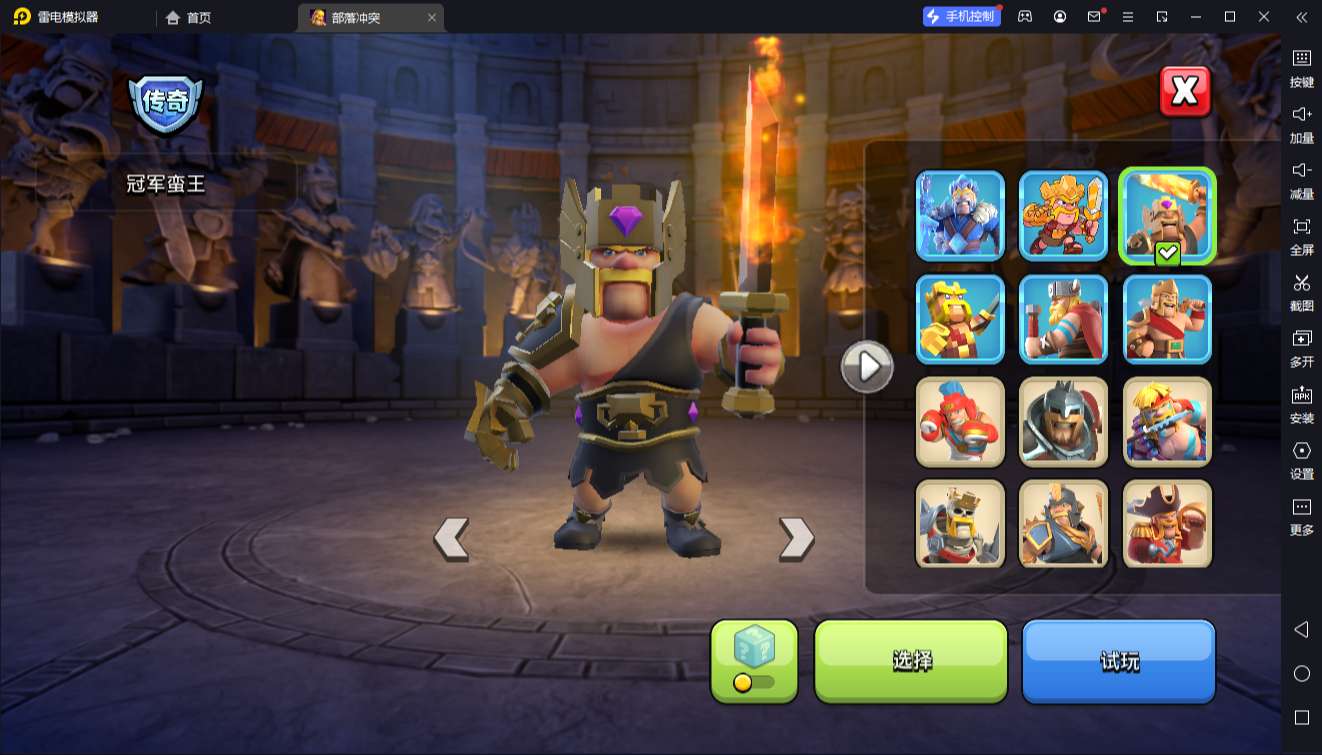The image size is (1322, 755).
Task: Click the green 选择 button
Action: pos(911,660)
